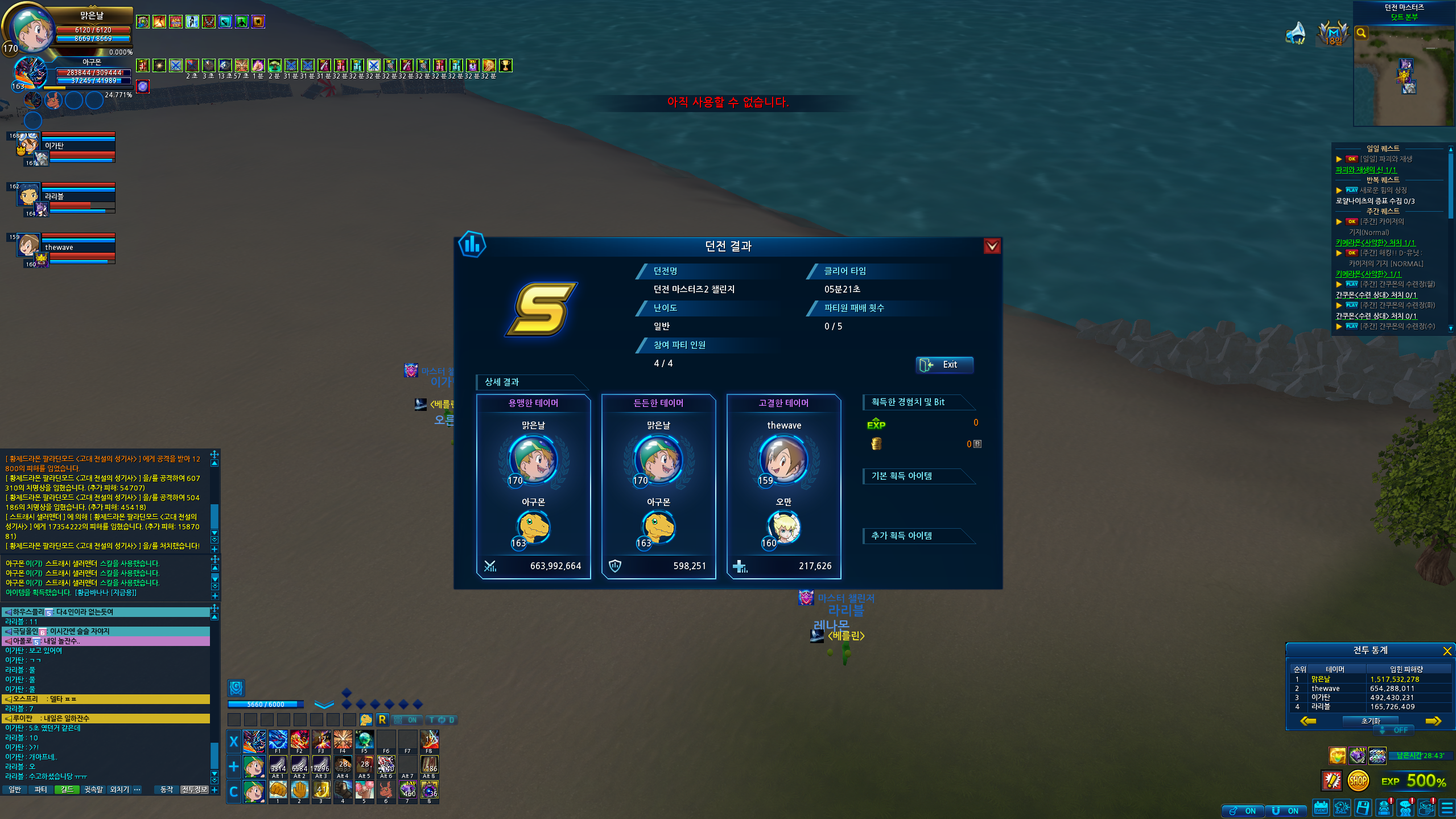Close the dungeon result window
The height and width of the screenshot is (819, 1456).
pos(992,246)
